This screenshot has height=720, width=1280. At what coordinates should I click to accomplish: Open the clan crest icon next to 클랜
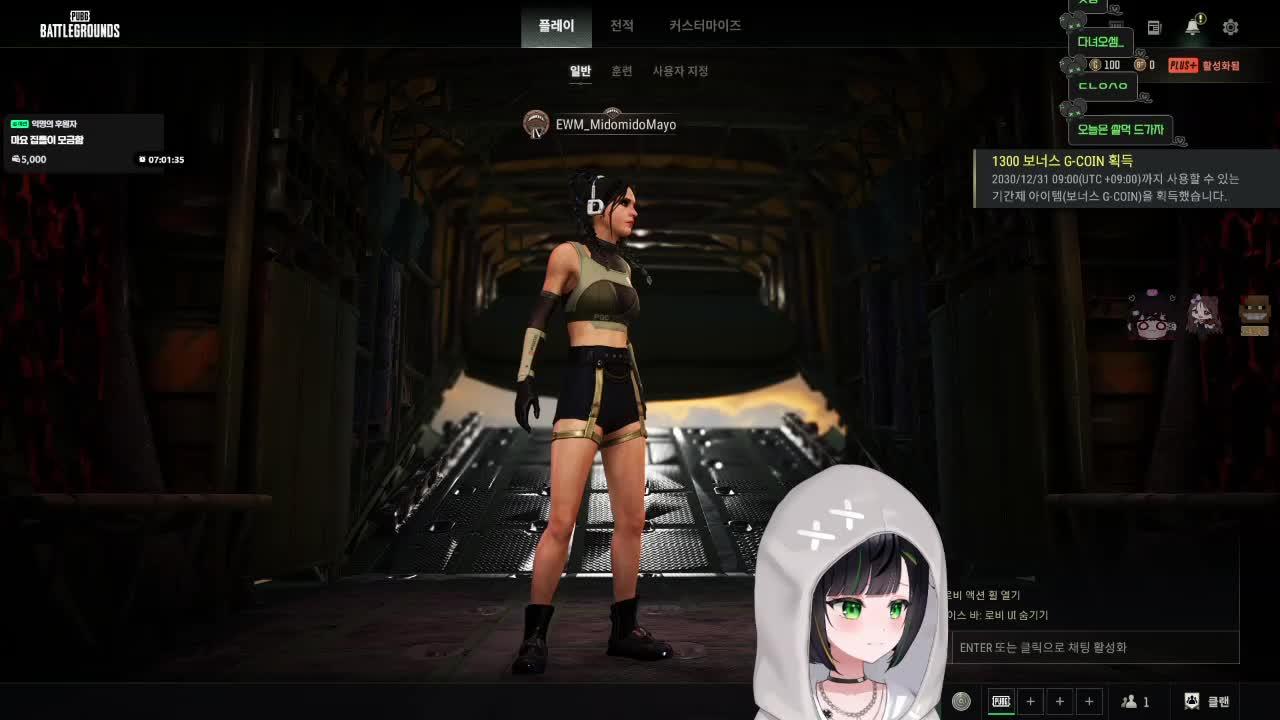coord(1192,701)
